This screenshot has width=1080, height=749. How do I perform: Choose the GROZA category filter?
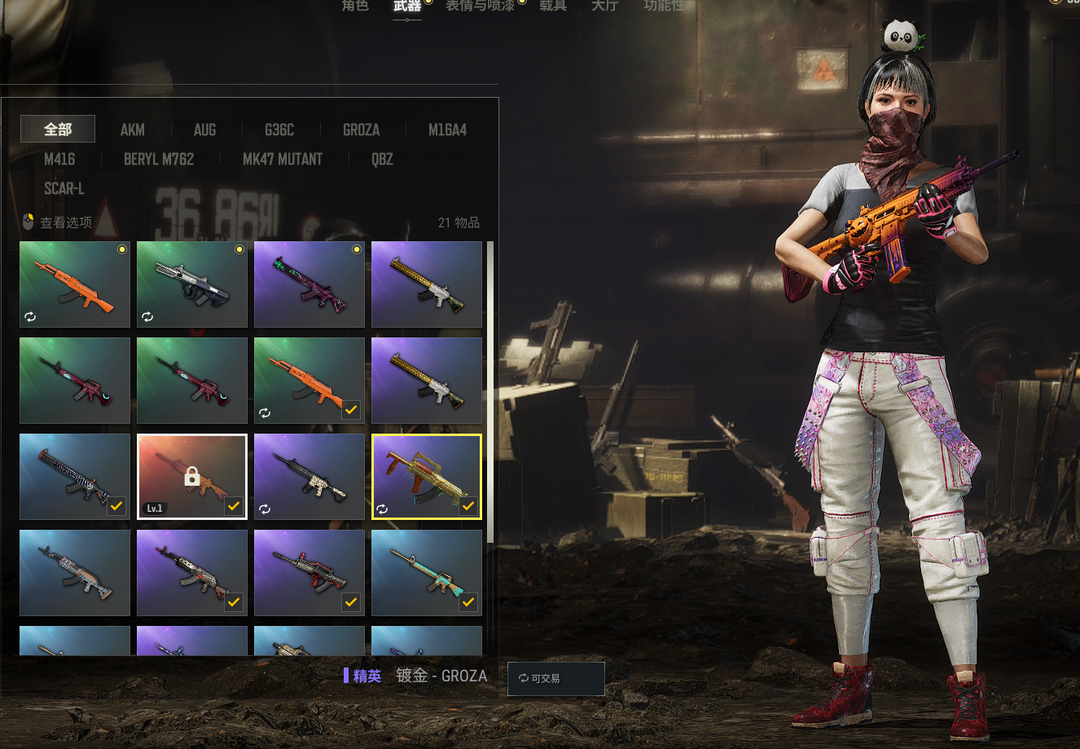click(x=361, y=130)
